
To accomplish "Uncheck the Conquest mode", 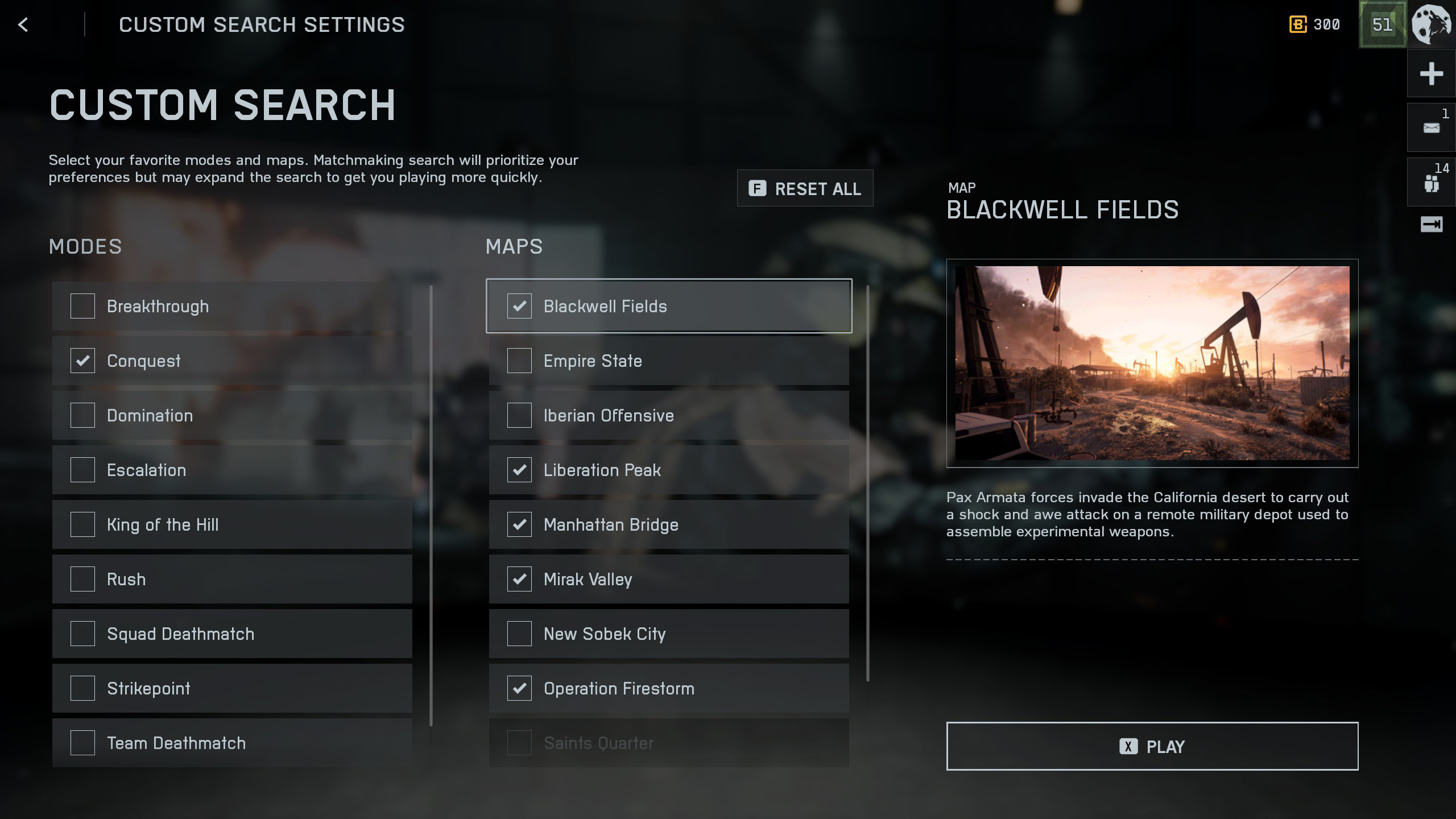I will (82, 361).
